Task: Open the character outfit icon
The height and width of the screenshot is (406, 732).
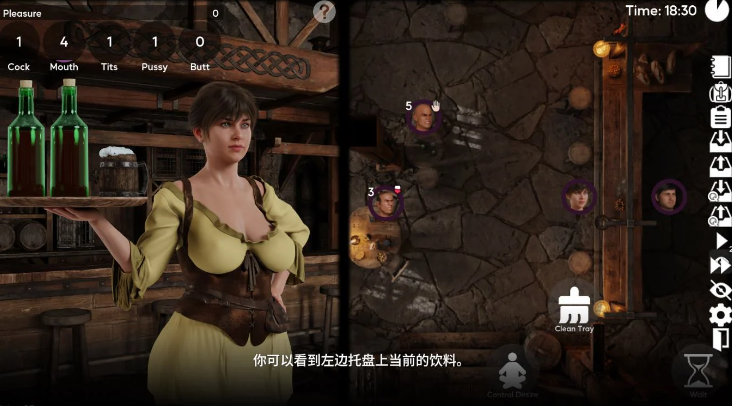Action: 720,92
